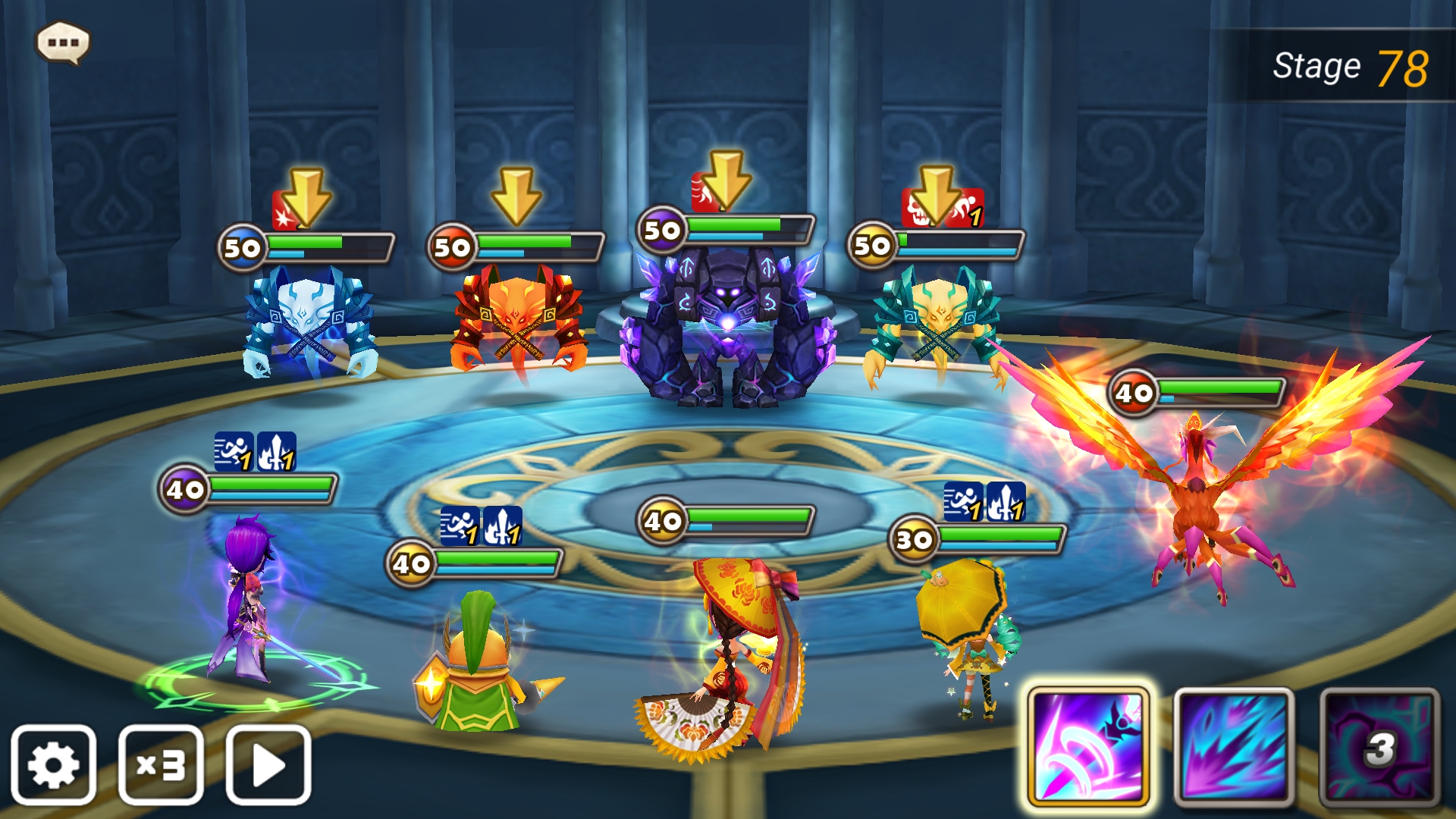This screenshot has width=1456, height=819.
Task: Select the pink slash skill icon
Action: [1088, 747]
